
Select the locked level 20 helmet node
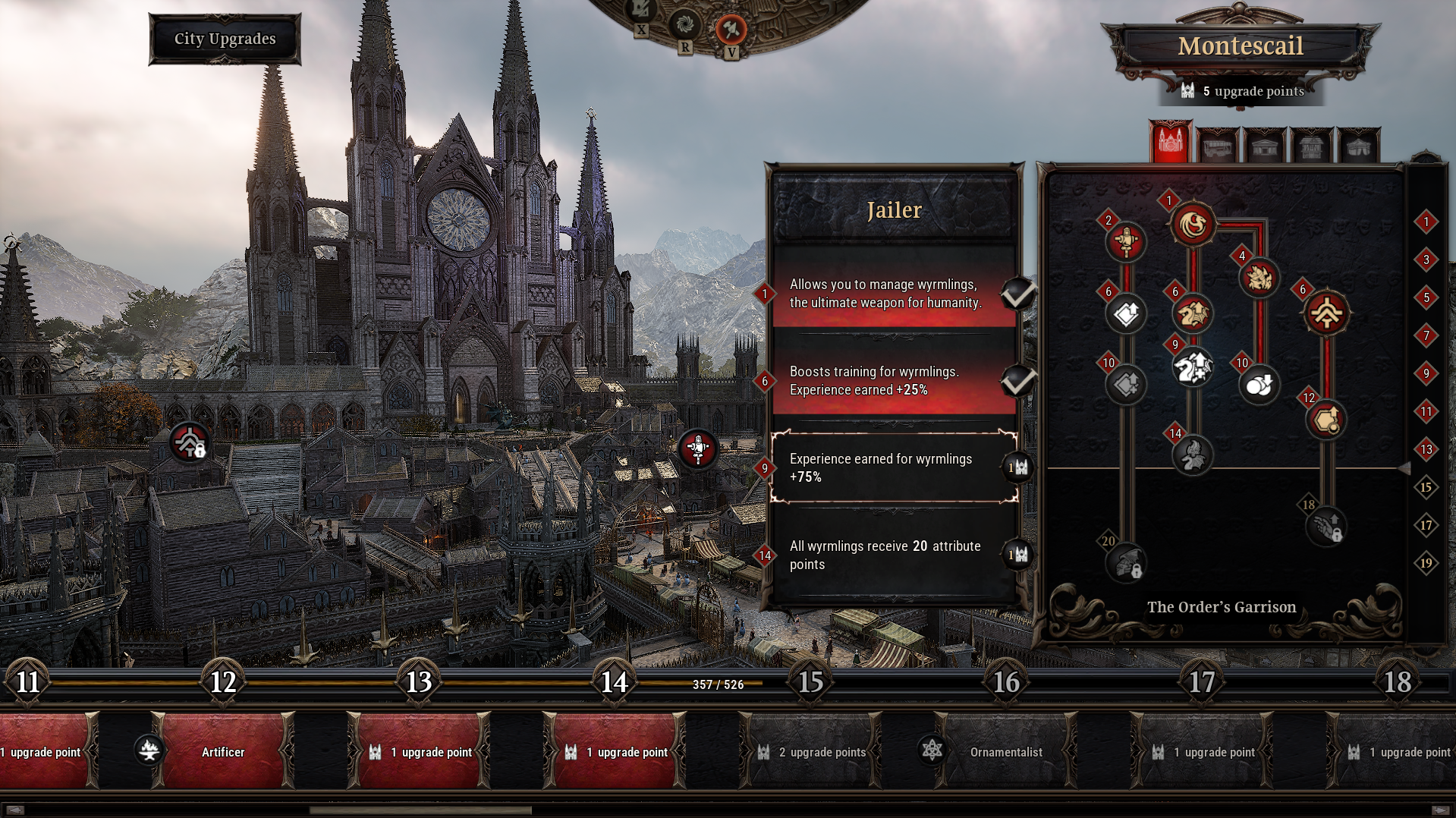pyautogui.click(x=1126, y=563)
